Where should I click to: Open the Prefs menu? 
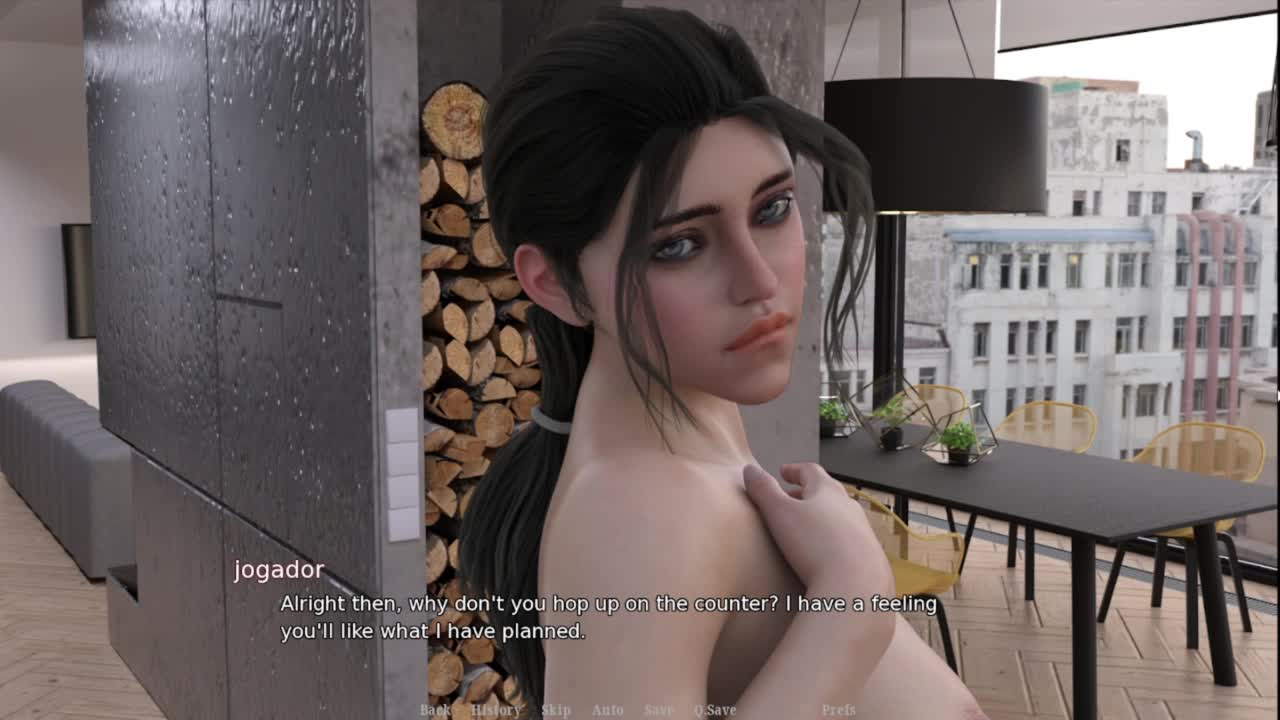[838, 710]
